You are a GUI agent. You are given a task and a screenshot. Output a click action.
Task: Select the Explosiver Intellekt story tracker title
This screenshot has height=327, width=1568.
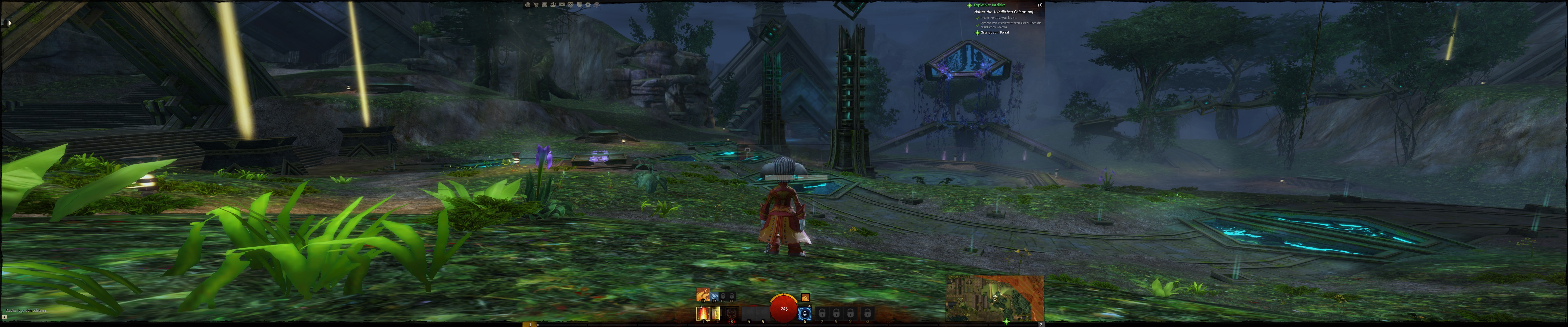tap(989, 5)
